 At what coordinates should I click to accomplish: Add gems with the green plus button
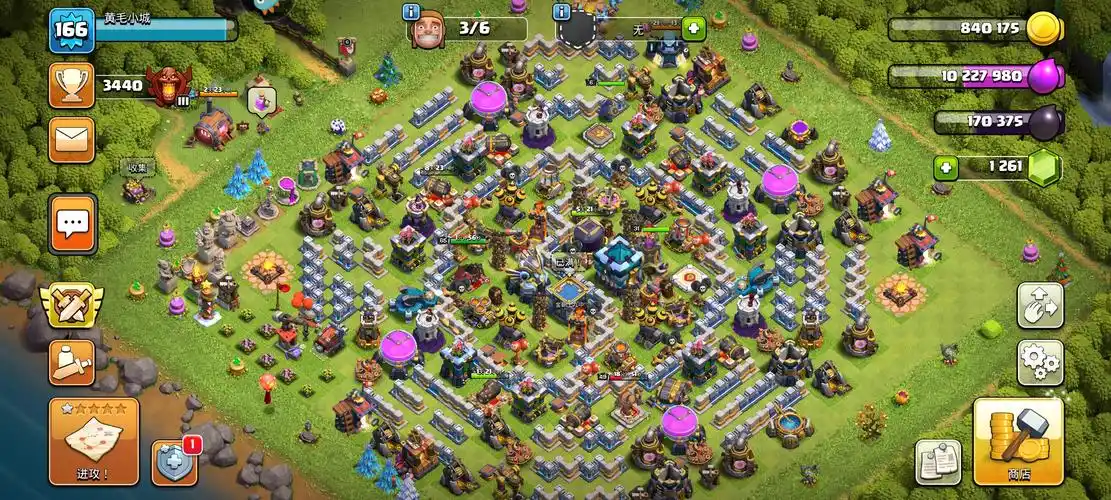[x=946, y=166]
